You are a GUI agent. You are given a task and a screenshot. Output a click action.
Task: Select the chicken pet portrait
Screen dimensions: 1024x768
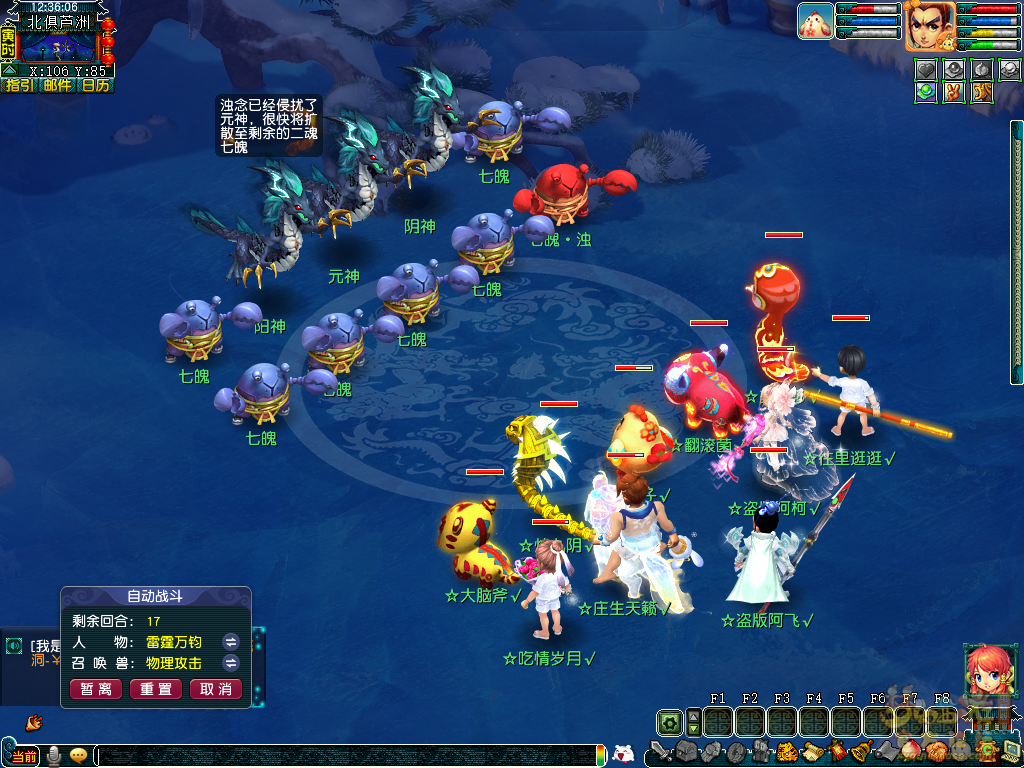815,21
